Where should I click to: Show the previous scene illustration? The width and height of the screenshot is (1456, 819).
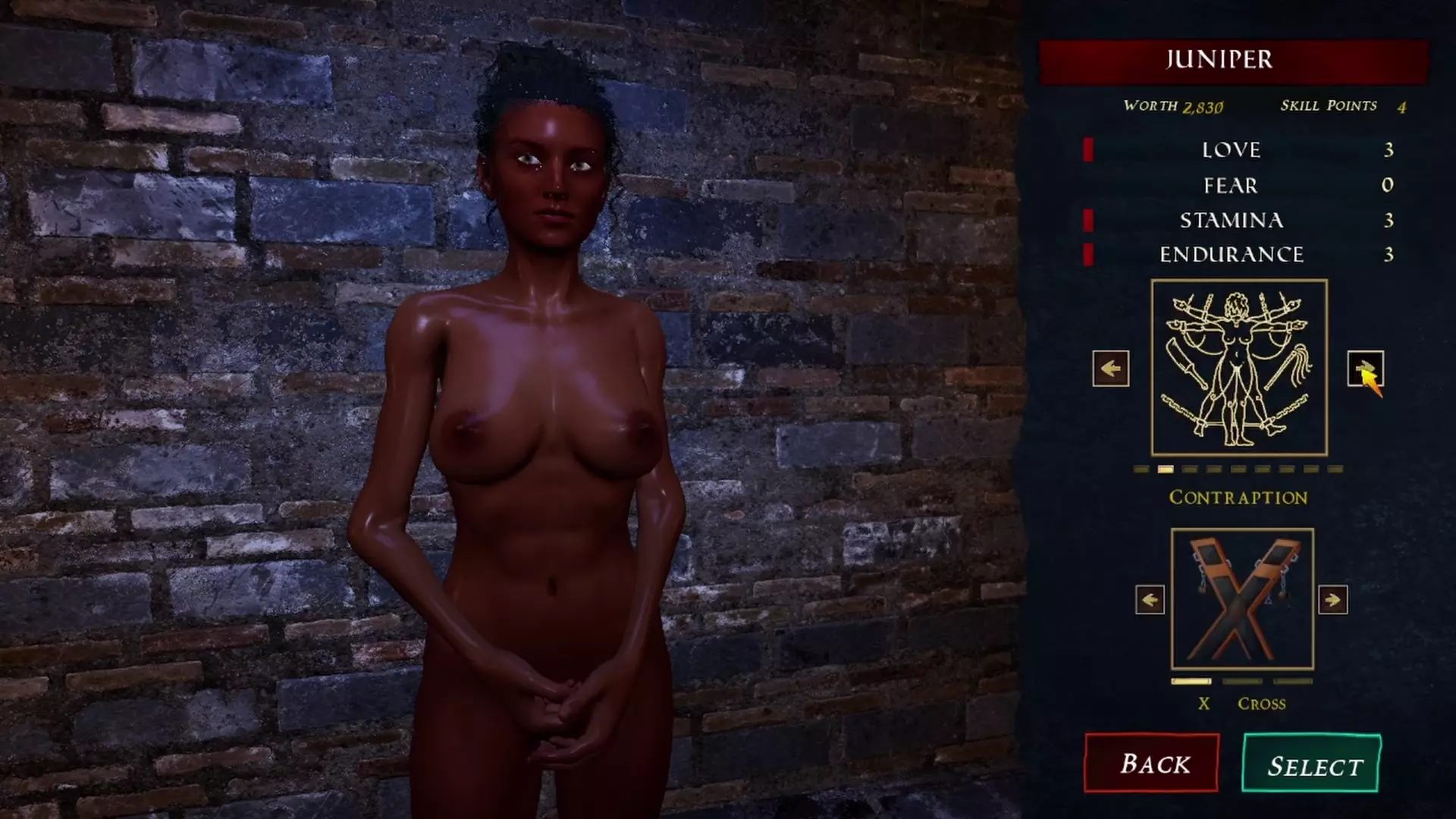(x=1110, y=369)
